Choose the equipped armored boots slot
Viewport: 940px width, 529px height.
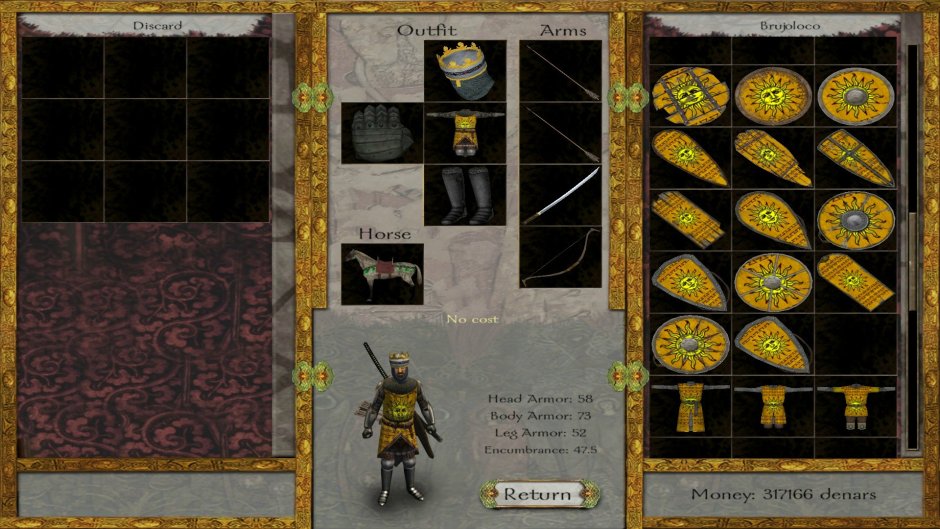pyautogui.click(x=464, y=194)
